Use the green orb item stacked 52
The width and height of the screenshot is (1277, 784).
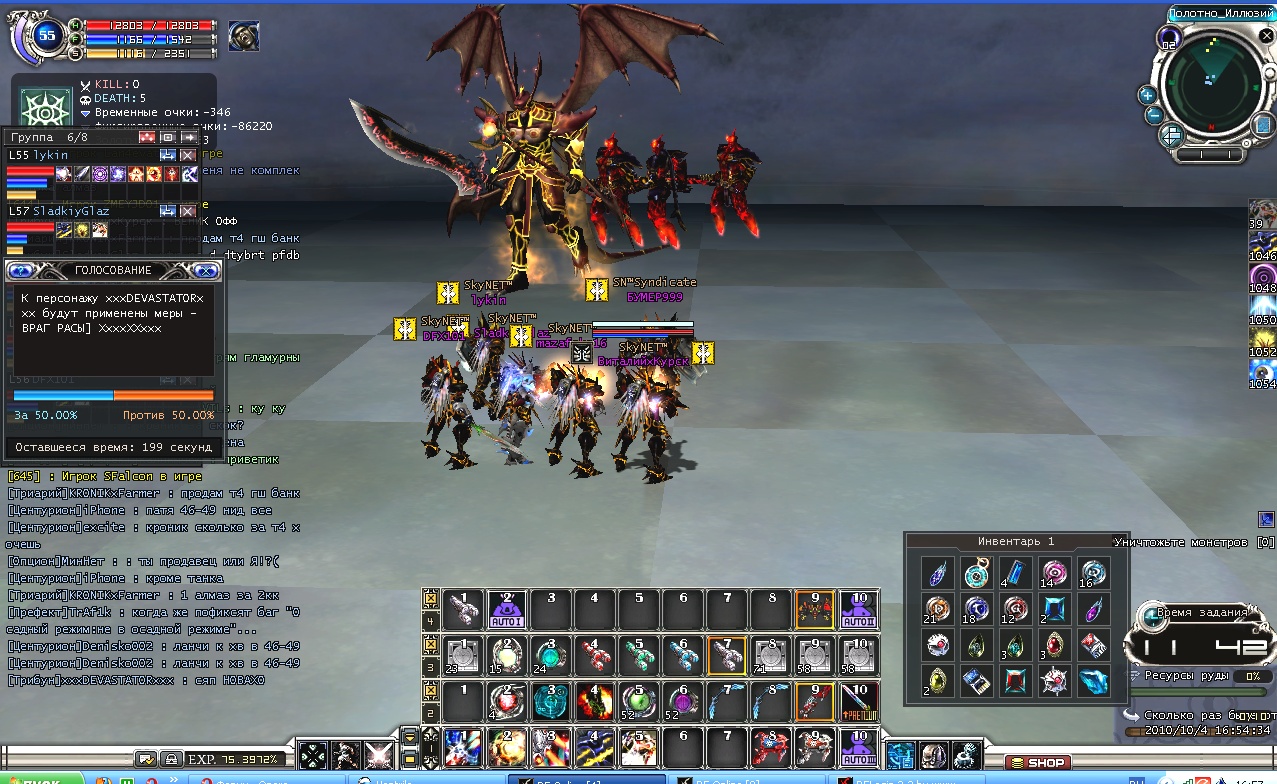pyautogui.click(x=639, y=700)
